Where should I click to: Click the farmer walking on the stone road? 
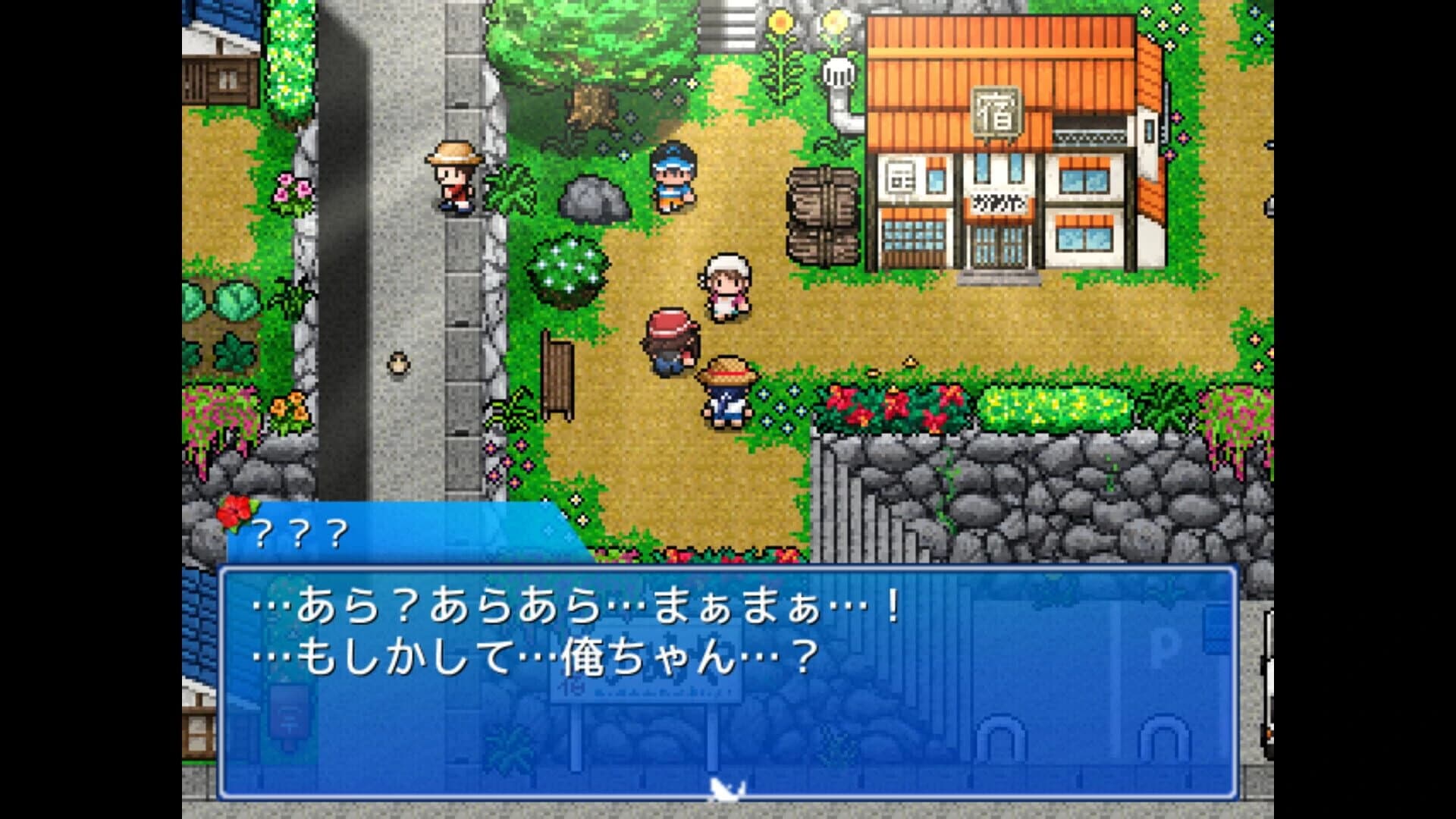[453, 178]
